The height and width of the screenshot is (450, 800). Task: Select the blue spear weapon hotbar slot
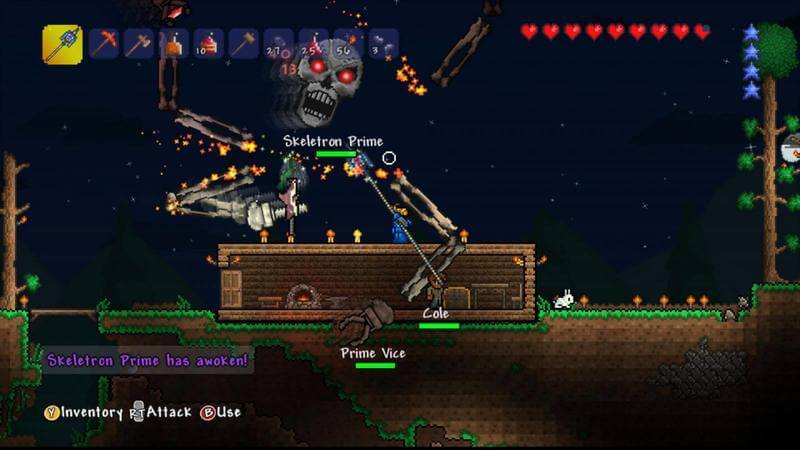point(62,44)
